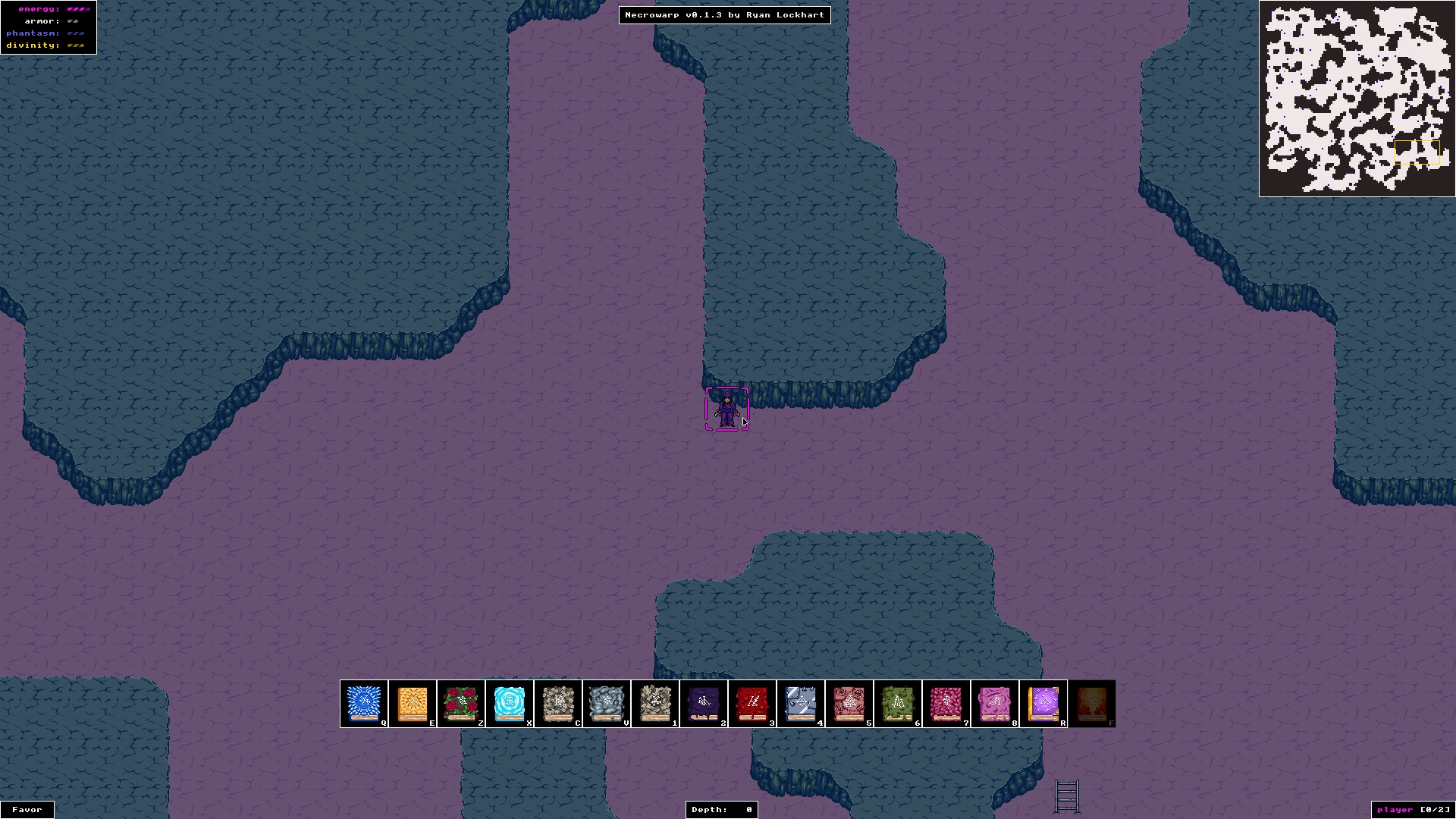The width and height of the screenshot is (1456, 819).
Task: Pick the pink spellbook in slot 7
Action: 947,703
